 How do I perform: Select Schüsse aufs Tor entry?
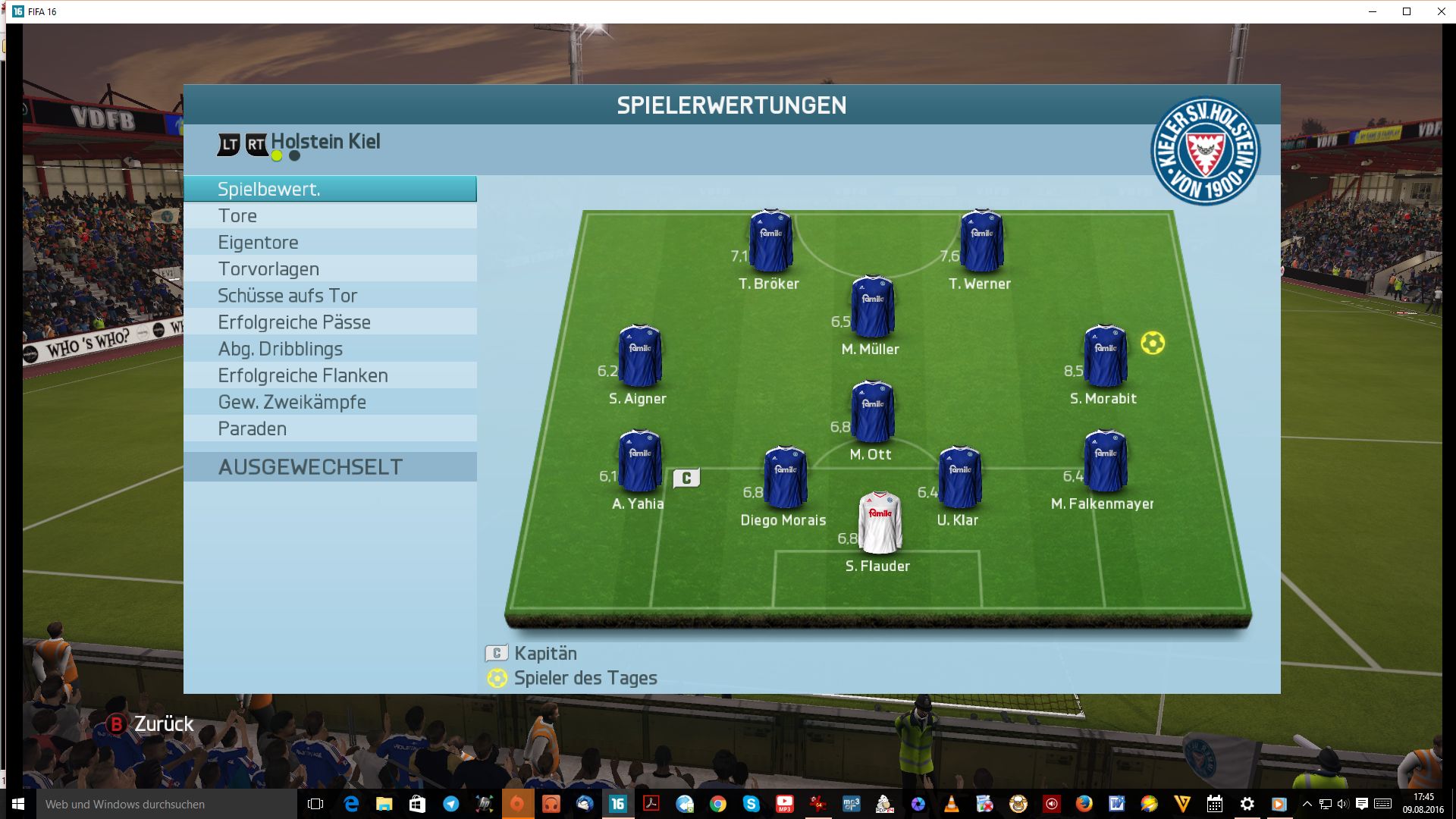330,296
